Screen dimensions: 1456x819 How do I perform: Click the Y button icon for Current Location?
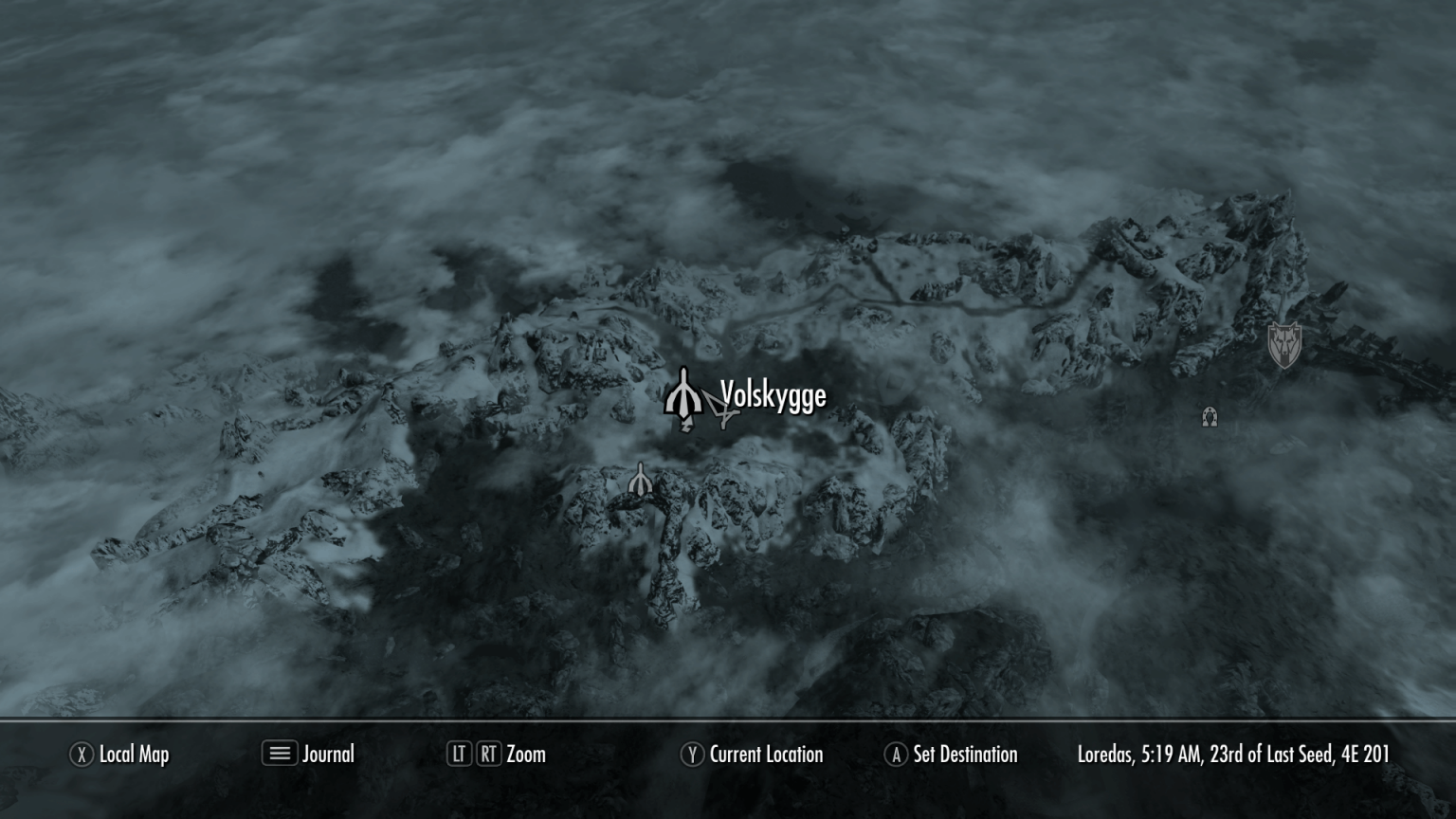point(694,755)
